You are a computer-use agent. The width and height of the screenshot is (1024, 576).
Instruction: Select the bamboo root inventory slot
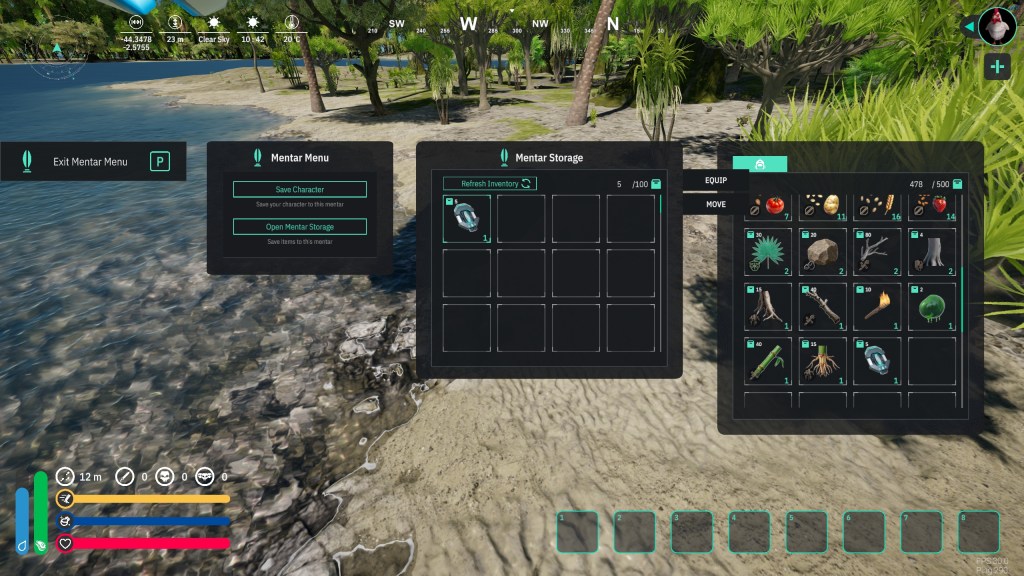point(822,361)
